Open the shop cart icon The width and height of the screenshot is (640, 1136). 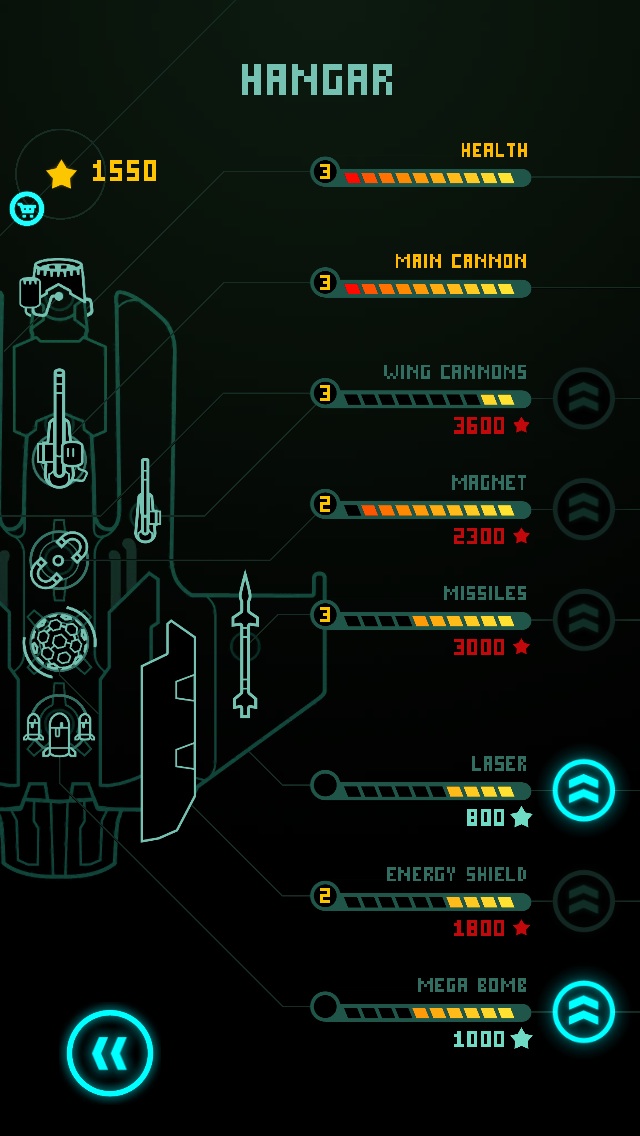pos(27,208)
